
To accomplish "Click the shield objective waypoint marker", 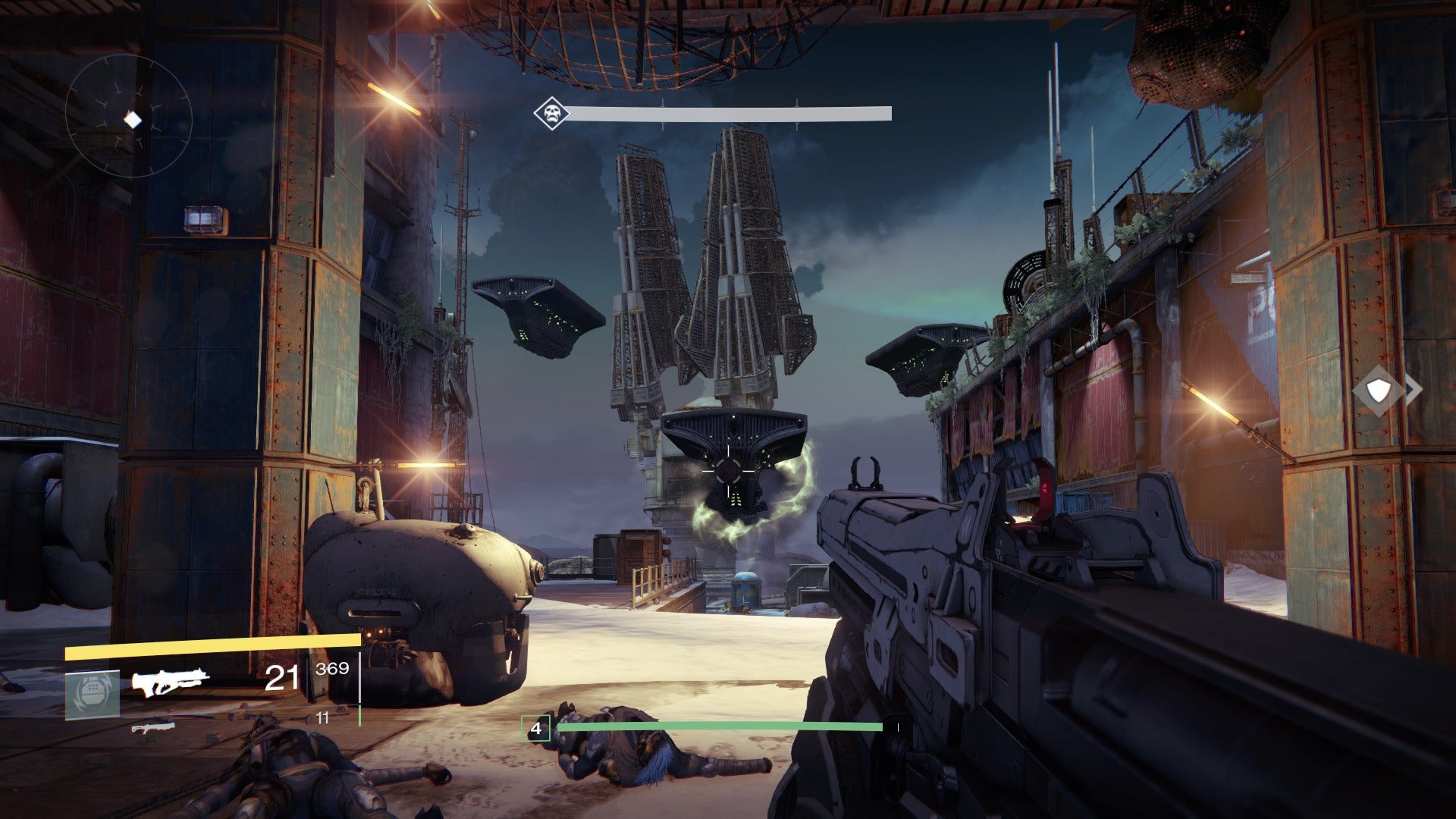I will (x=1378, y=391).
